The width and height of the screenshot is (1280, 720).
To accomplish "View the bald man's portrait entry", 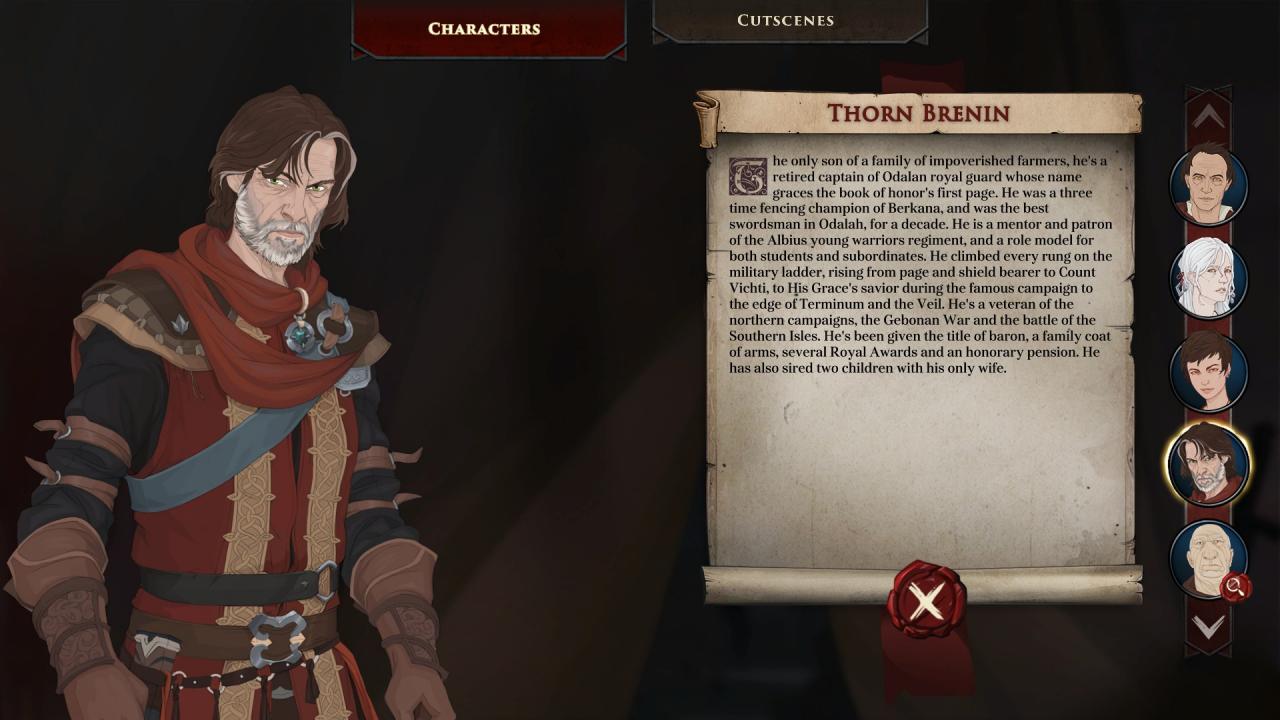I will pyautogui.click(x=1206, y=557).
